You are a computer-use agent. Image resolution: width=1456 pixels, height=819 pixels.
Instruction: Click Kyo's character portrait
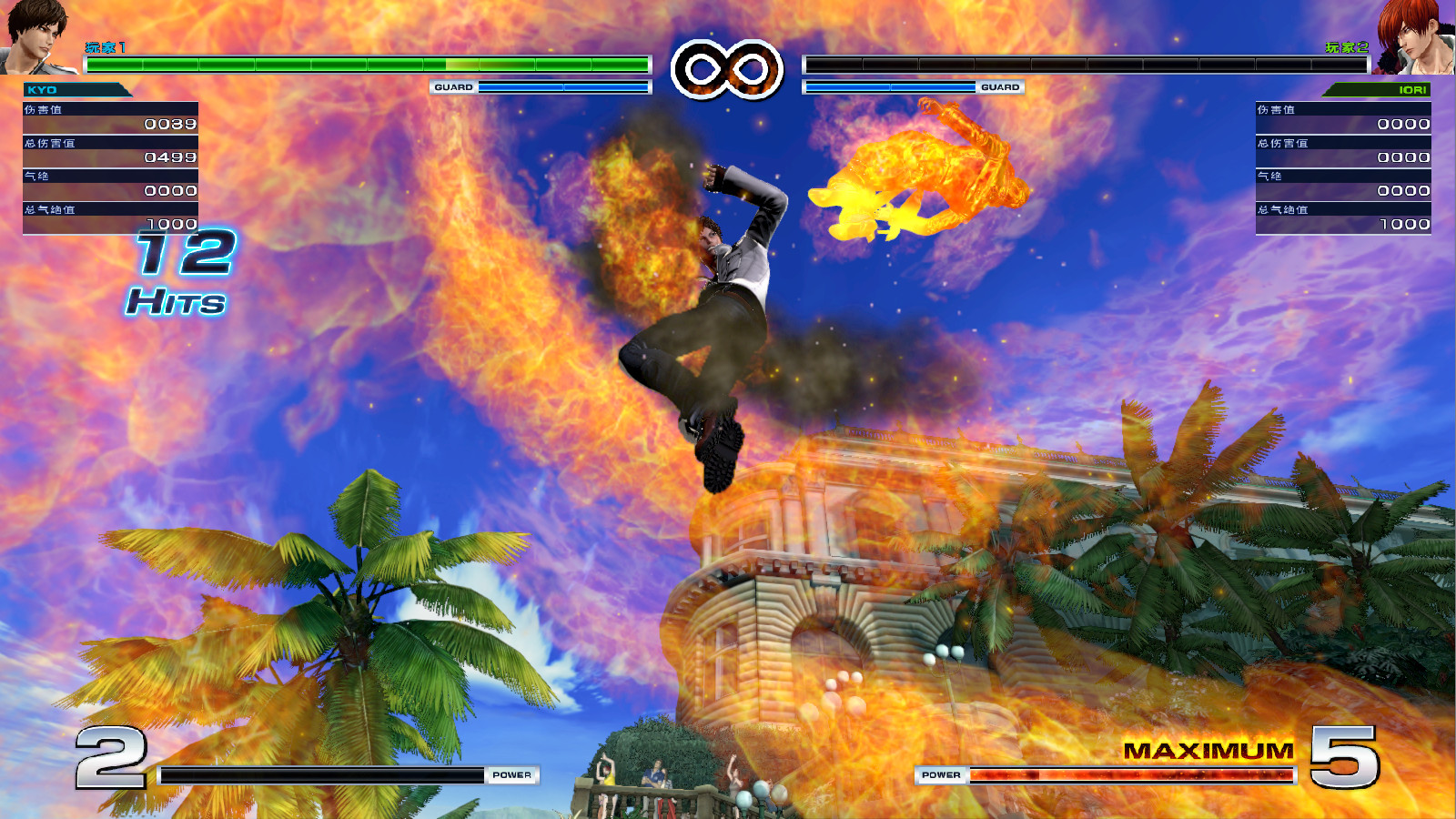(36, 36)
